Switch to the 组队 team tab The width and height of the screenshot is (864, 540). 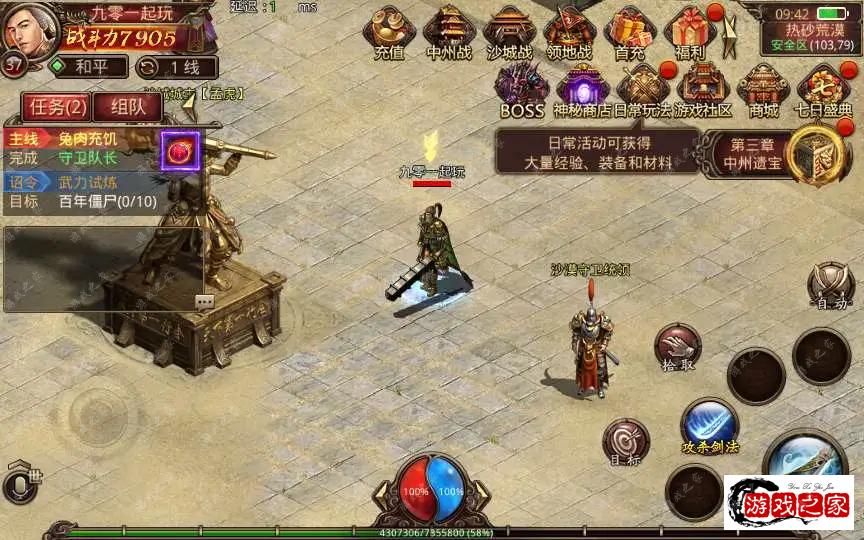point(126,107)
